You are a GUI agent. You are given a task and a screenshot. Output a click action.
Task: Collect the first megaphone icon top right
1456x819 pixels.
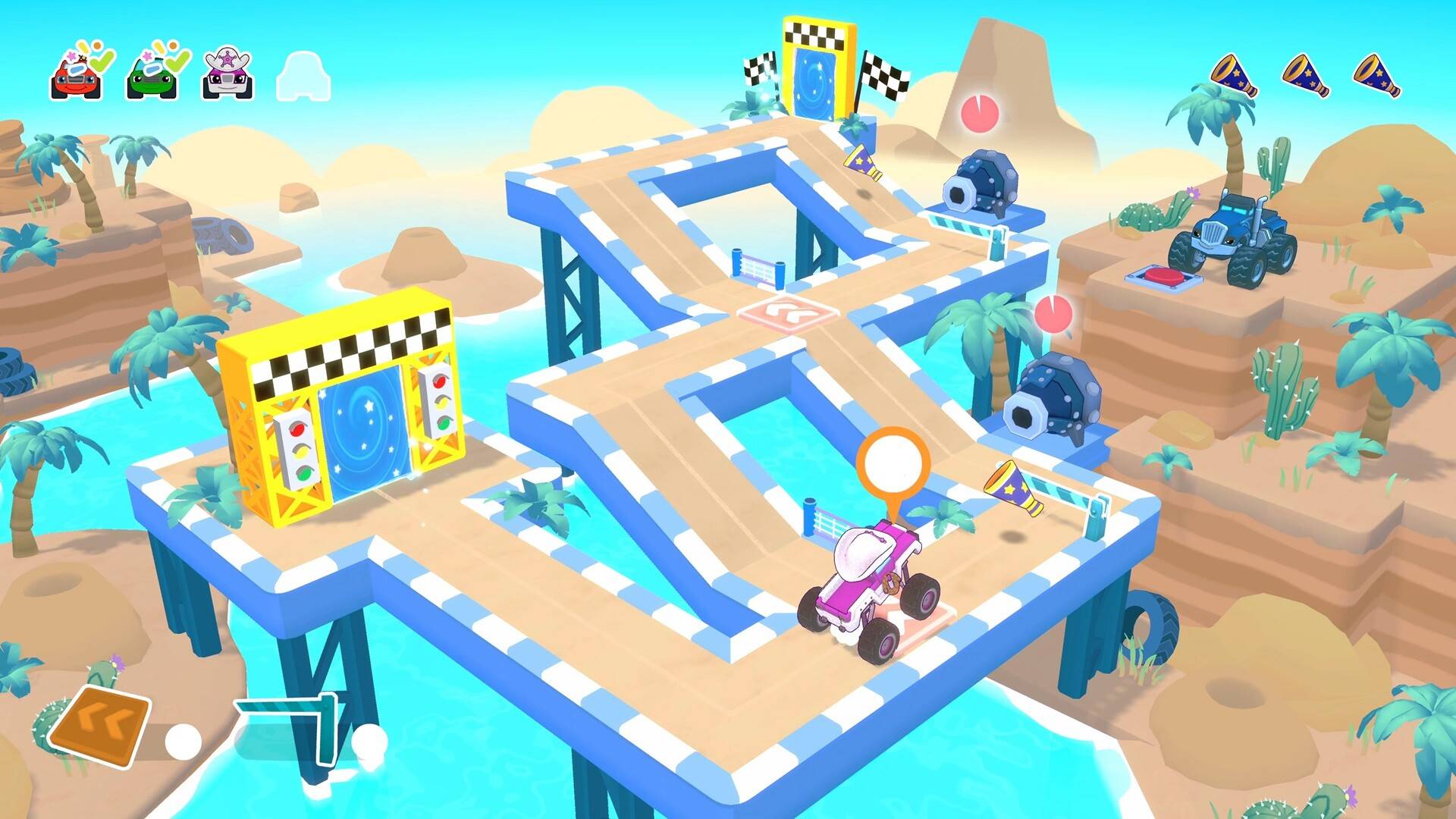[1231, 74]
